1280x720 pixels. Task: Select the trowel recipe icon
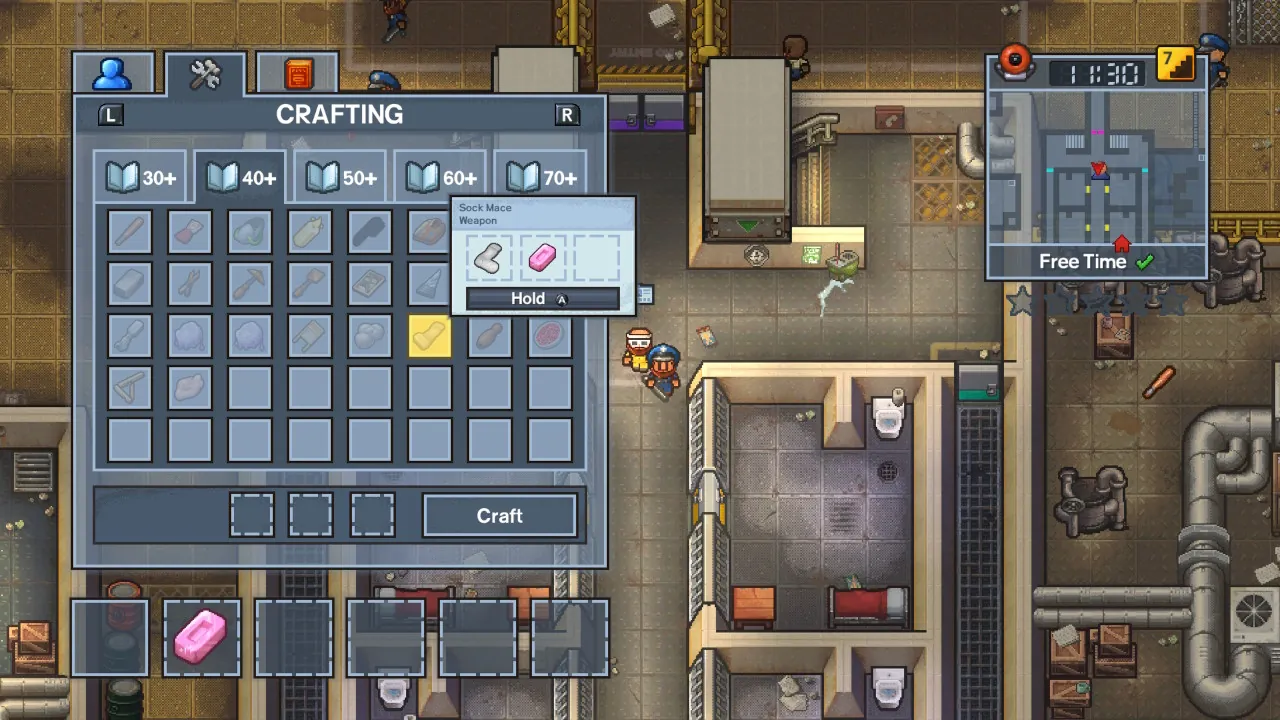[x=310, y=284]
